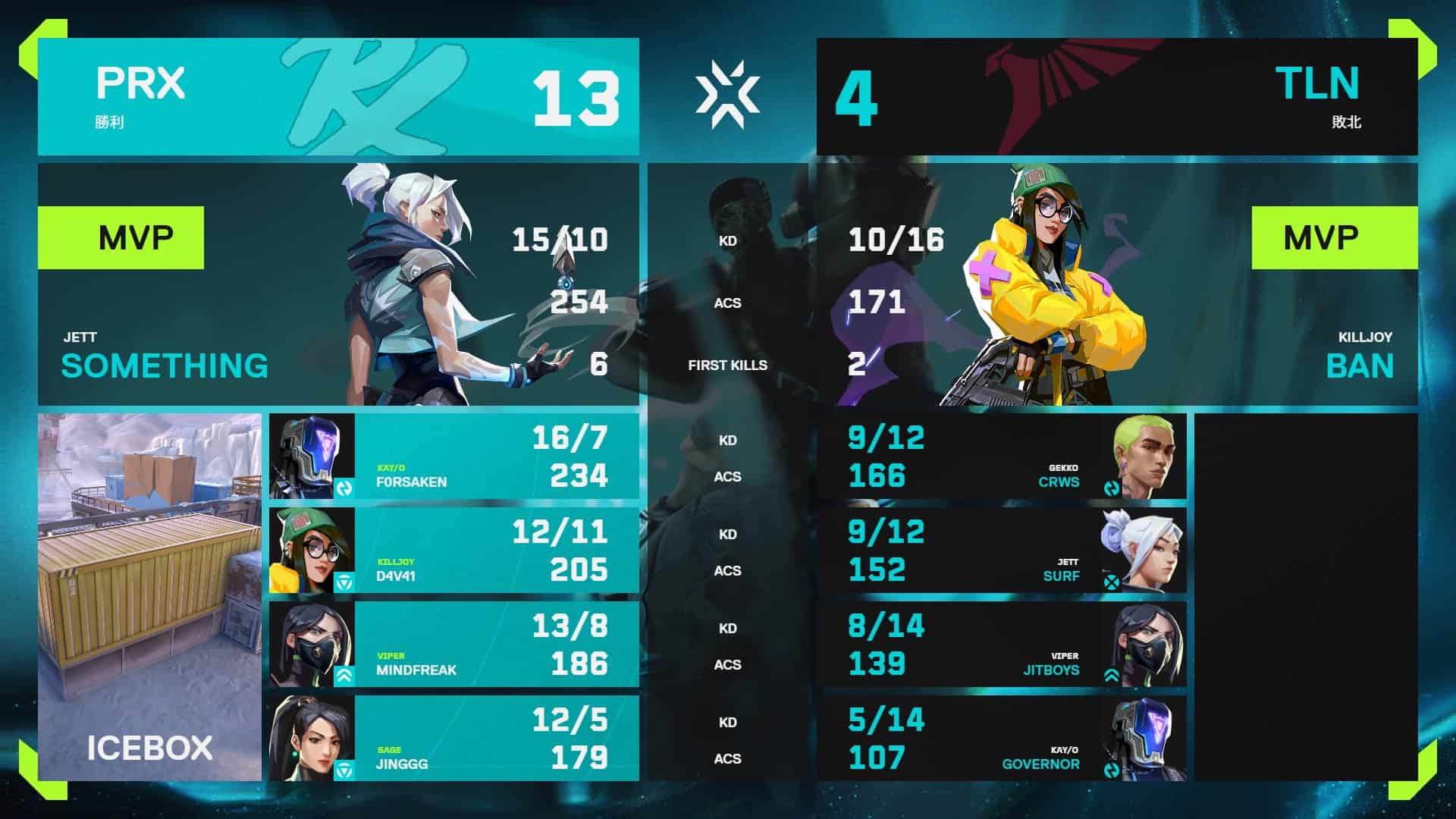This screenshot has width=1456, height=819.
Task: Click Ban's green MVP badge on the right
Action: tap(1336, 237)
